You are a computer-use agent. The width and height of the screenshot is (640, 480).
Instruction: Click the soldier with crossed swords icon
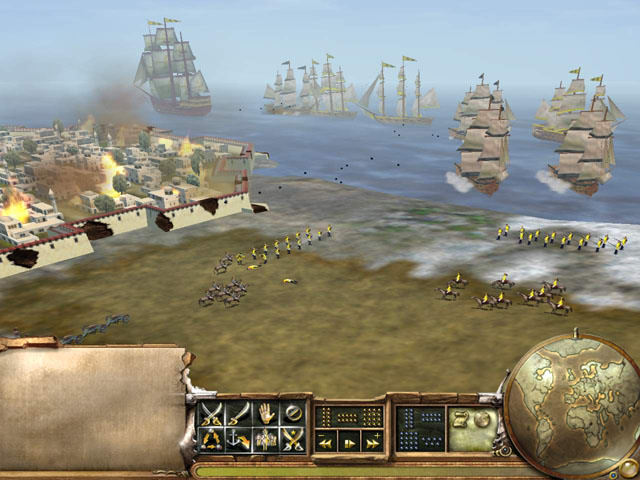[x=292, y=439]
